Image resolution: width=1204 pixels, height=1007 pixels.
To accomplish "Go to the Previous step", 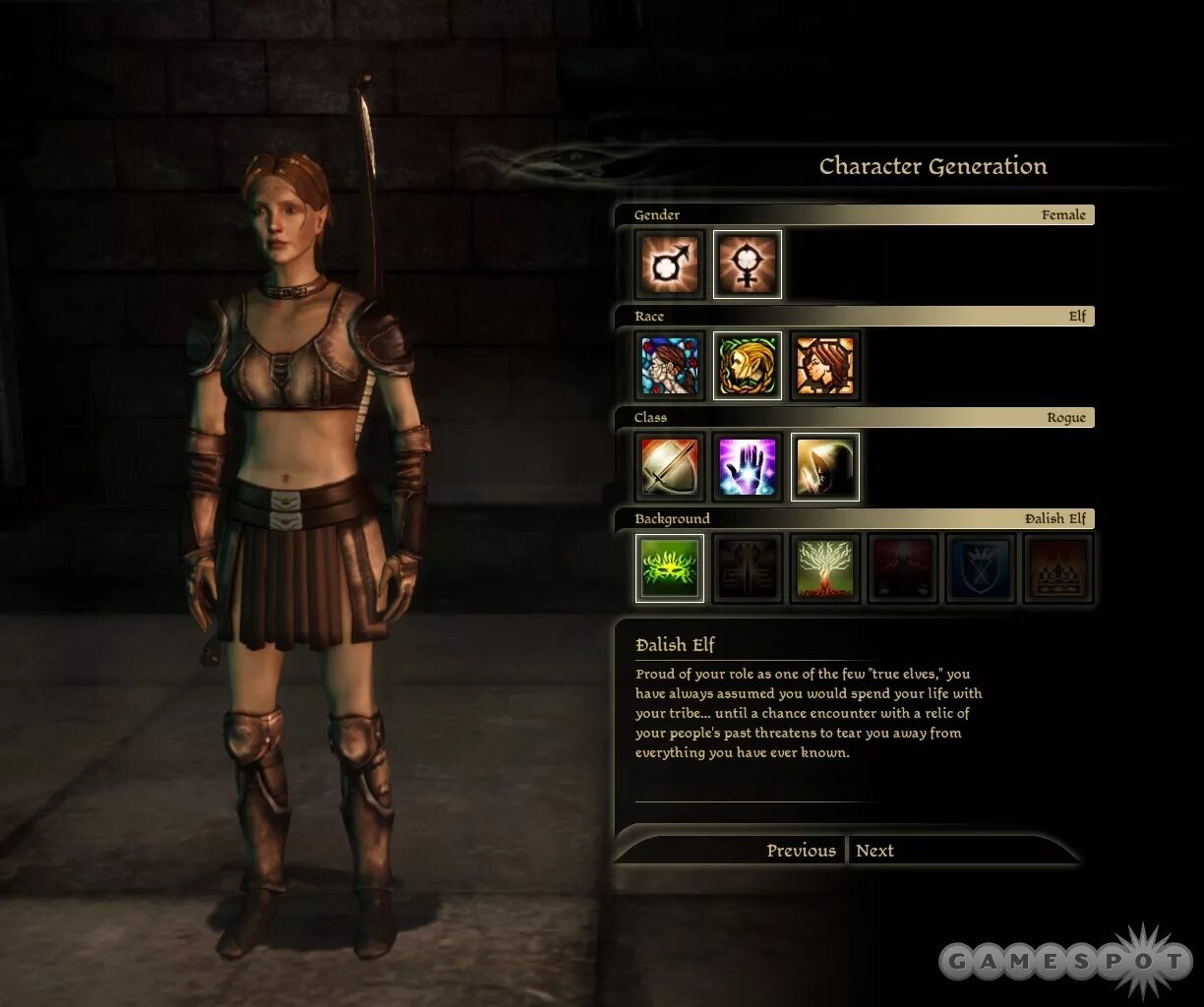I will tap(801, 851).
